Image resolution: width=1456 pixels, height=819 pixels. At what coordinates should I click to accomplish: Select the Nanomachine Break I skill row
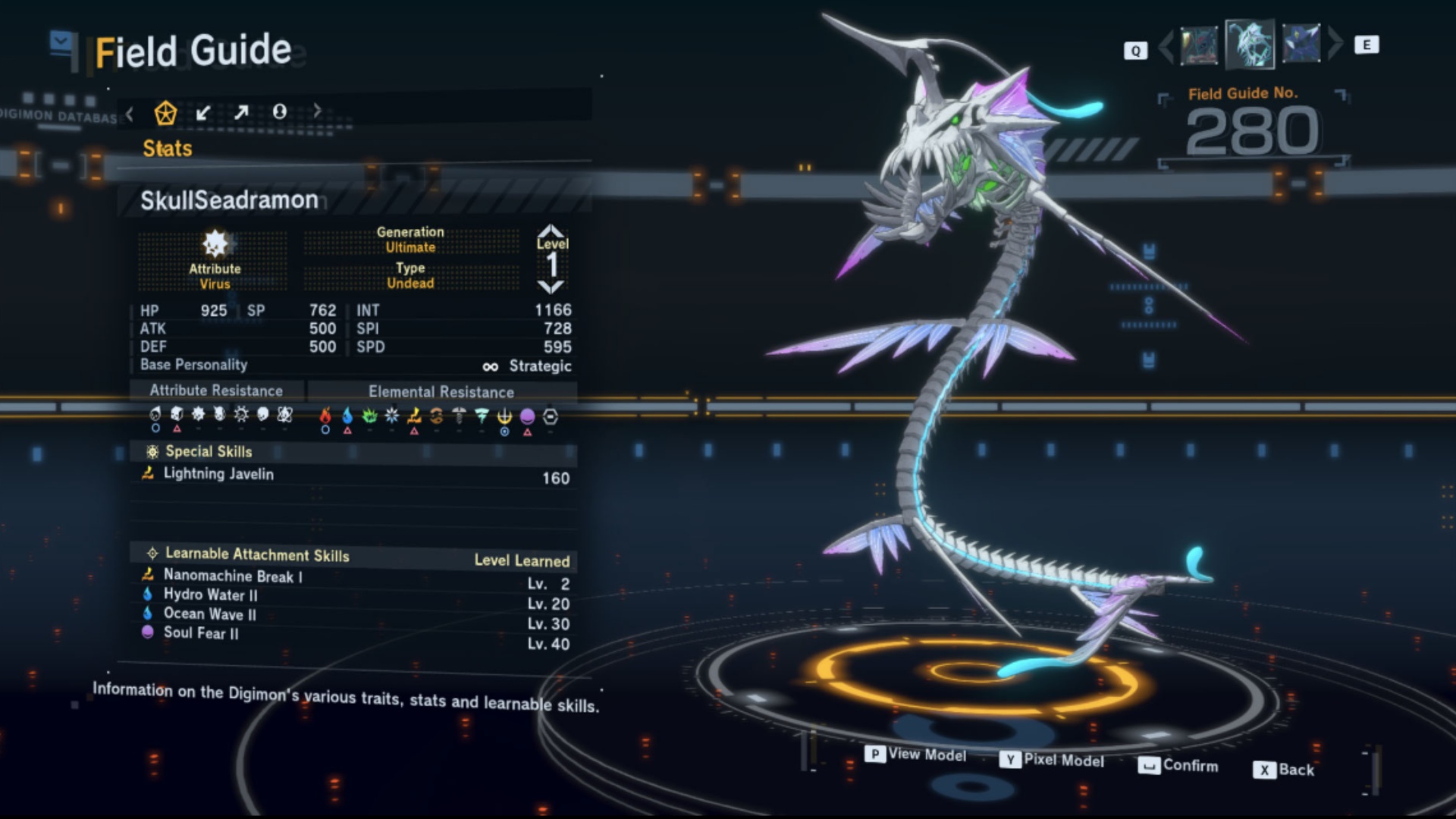pyautogui.click(x=232, y=576)
